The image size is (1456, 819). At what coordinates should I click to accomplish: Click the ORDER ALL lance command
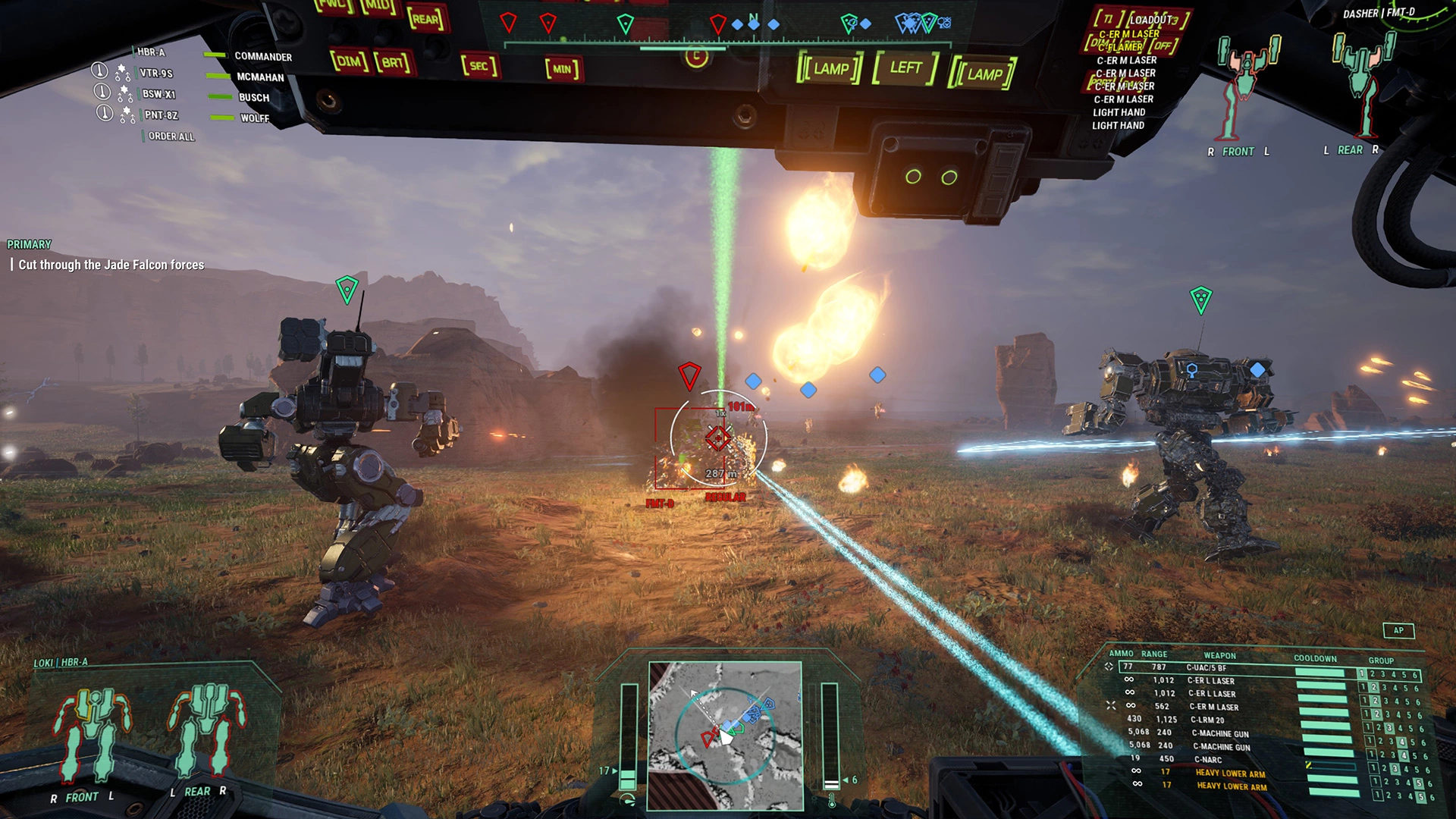pos(171,136)
